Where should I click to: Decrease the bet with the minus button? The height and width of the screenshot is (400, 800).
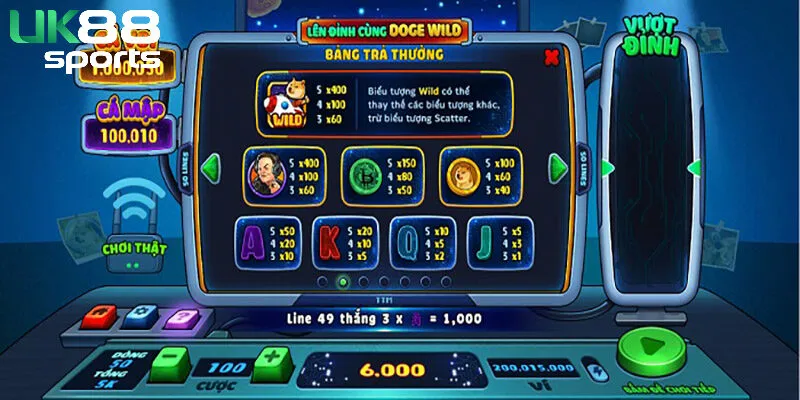(x=172, y=360)
